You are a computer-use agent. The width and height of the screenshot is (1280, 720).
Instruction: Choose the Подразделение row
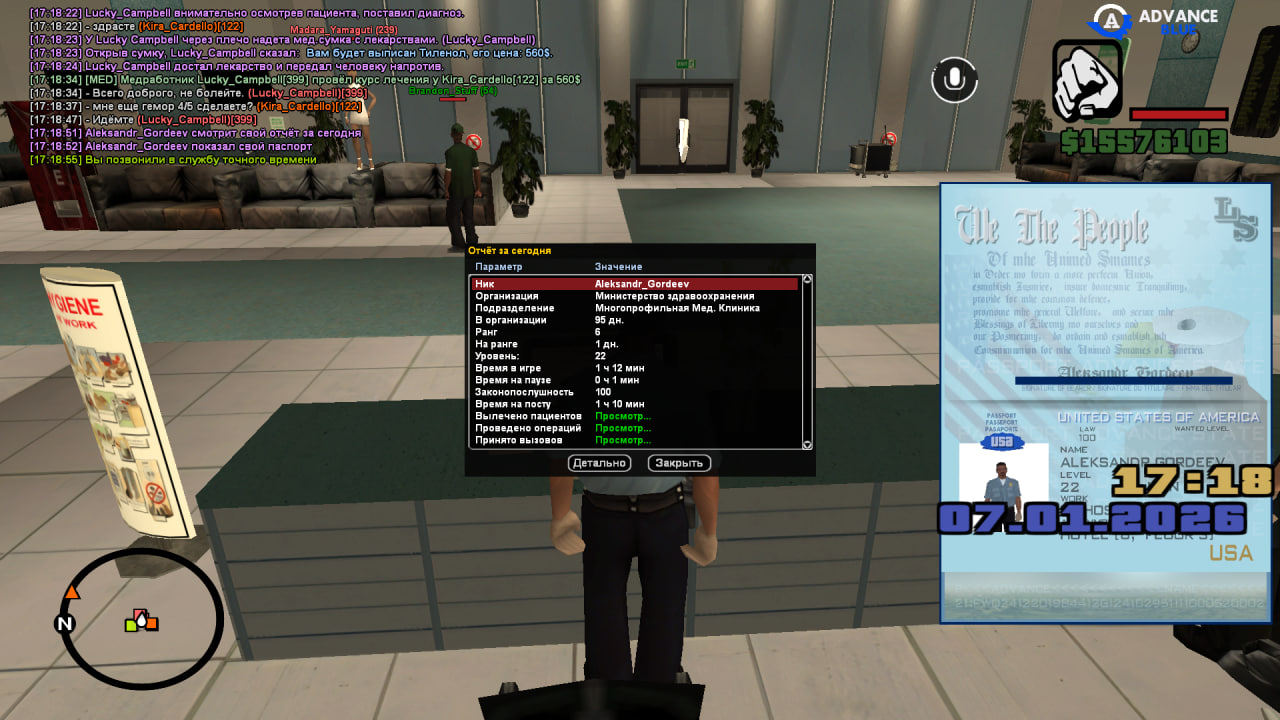tap(635, 308)
